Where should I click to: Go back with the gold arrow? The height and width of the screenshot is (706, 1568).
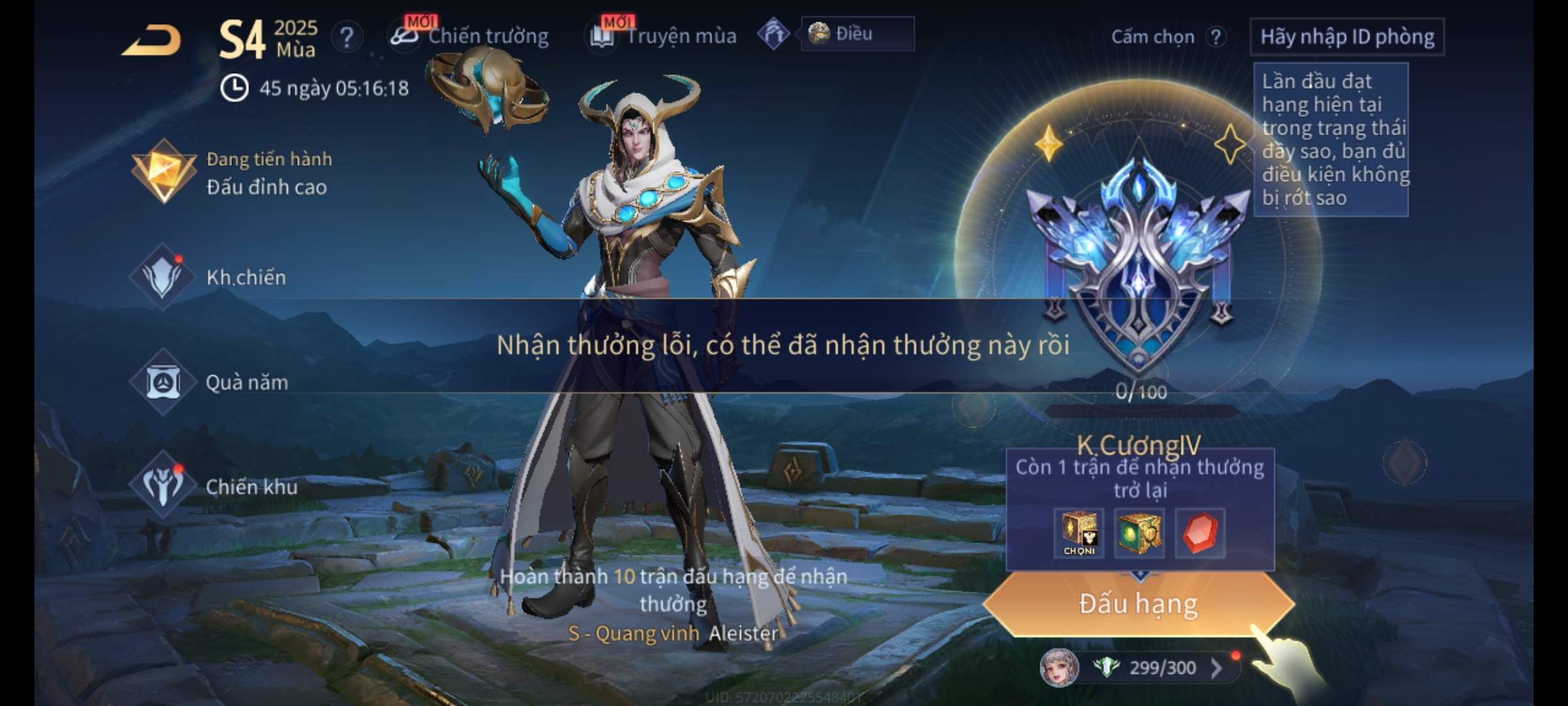[152, 41]
